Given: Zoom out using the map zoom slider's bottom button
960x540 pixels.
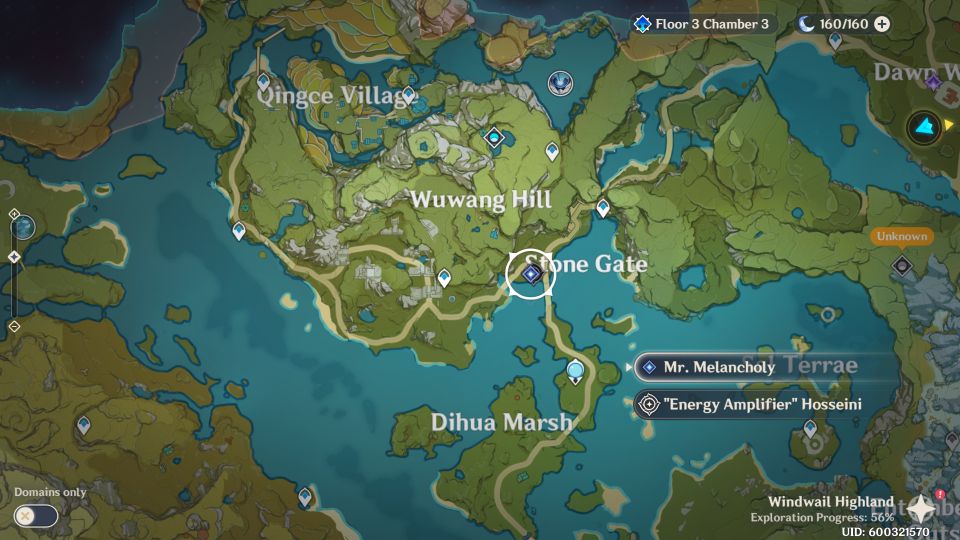Looking at the screenshot, I should click(14, 326).
